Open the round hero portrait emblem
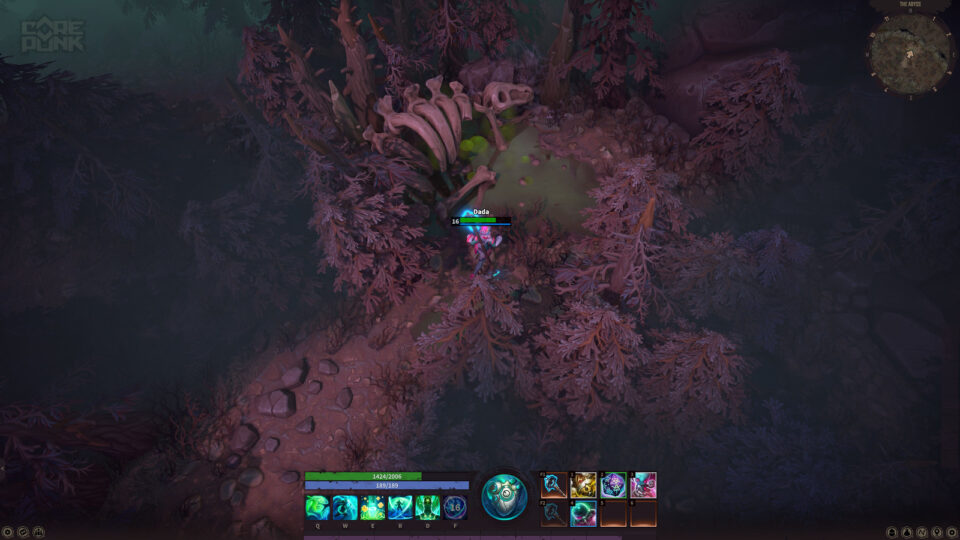Image resolution: width=960 pixels, height=540 pixels. point(504,496)
